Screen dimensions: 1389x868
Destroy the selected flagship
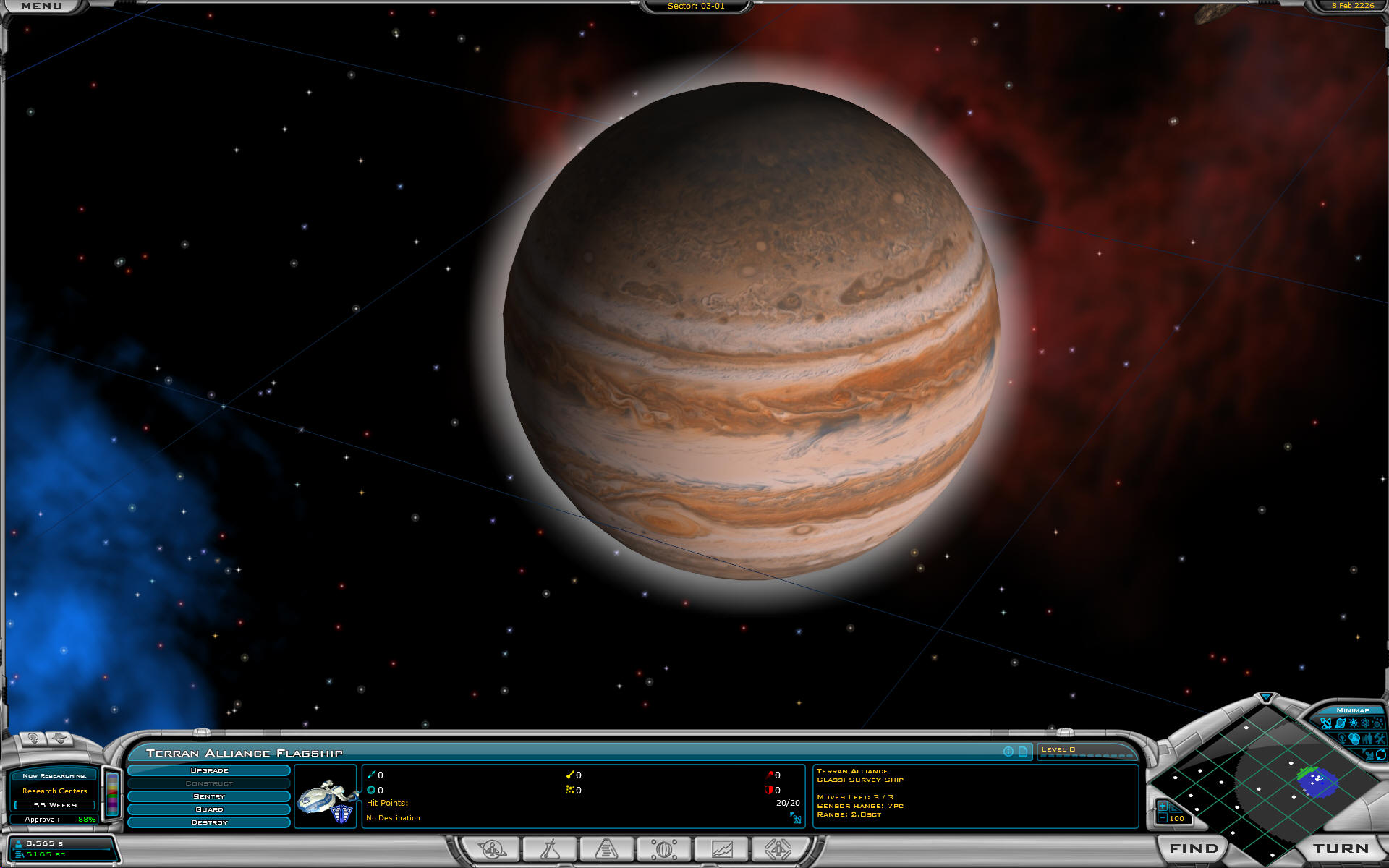209,822
